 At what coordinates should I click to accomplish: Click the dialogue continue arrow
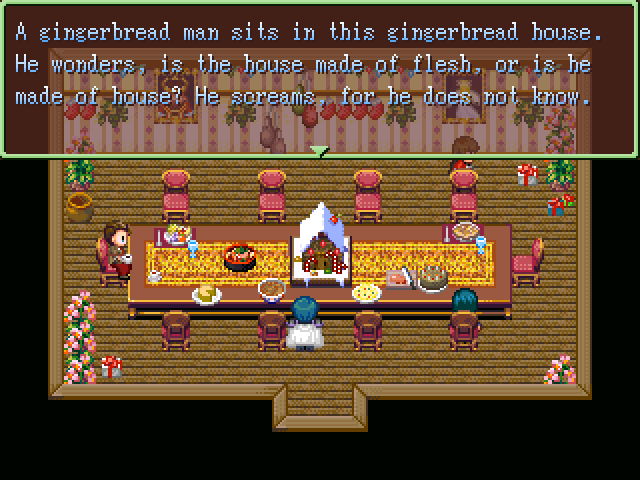tap(319, 151)
